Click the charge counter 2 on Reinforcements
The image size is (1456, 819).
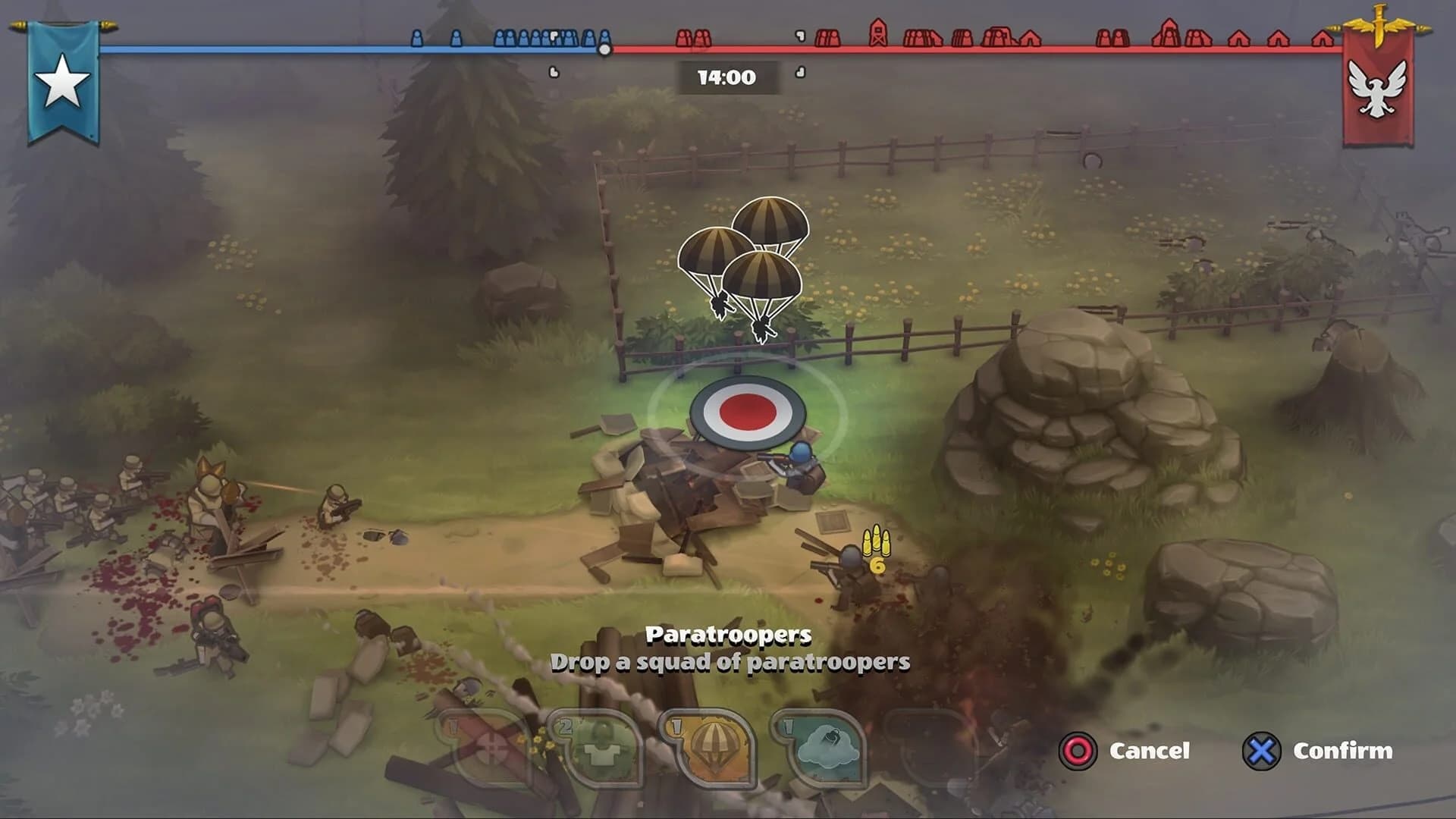(x=566, y=724)
